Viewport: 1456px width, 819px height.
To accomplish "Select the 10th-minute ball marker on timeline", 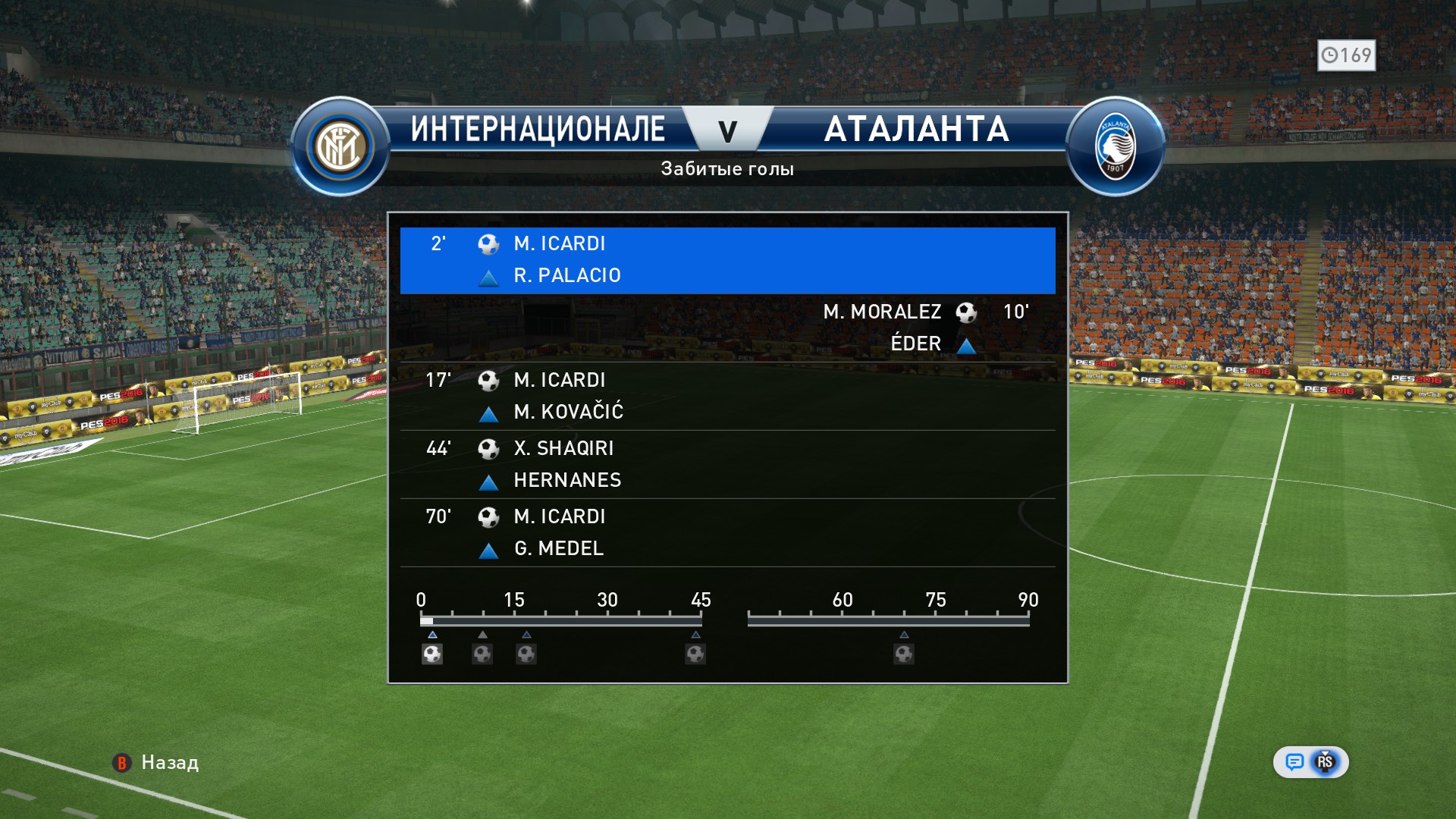I will pyautogui.click(x=482, y=654).
